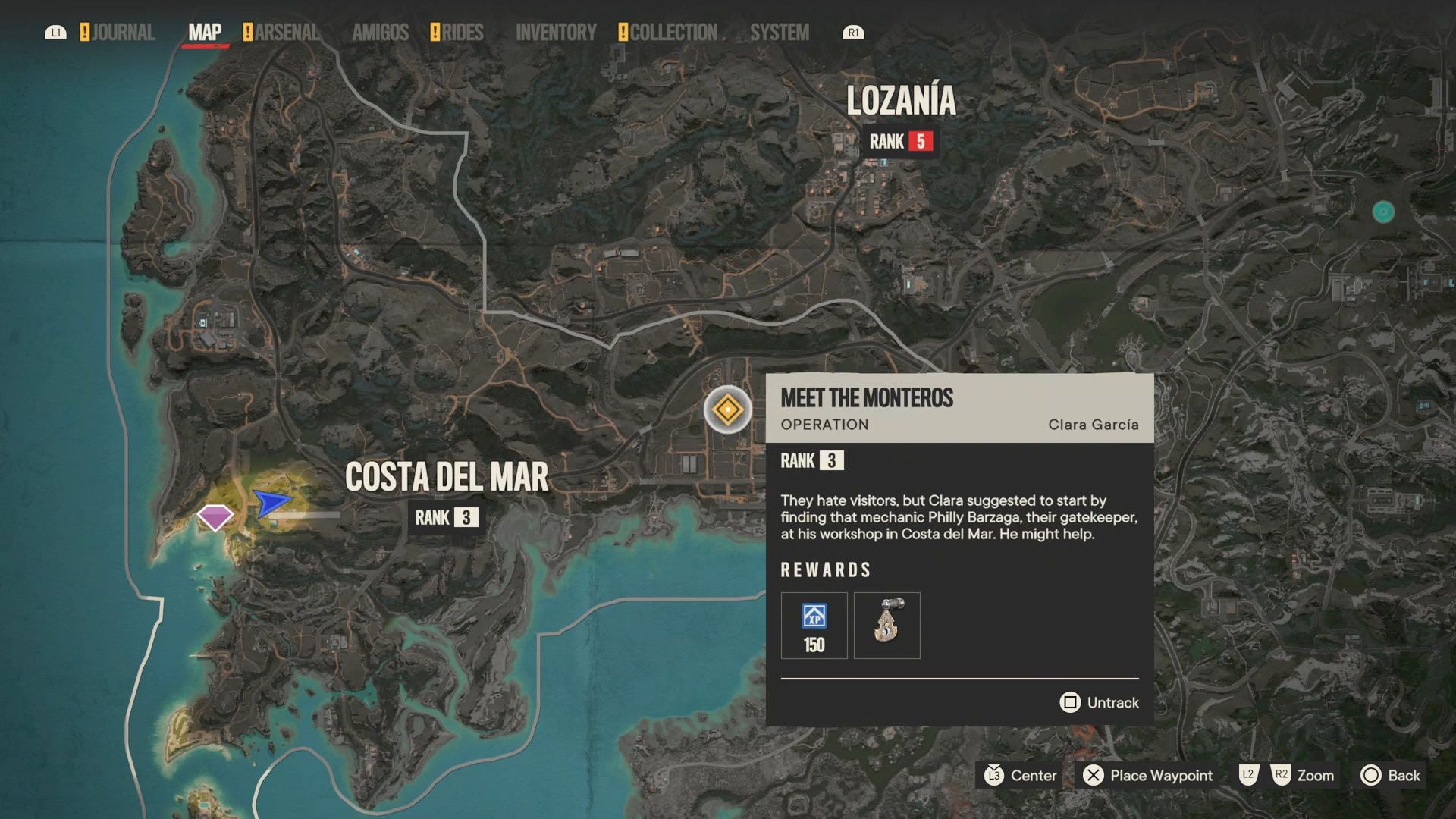Select the Map tab
This screenshot has height=819, width=1456.
click(205, 33)
